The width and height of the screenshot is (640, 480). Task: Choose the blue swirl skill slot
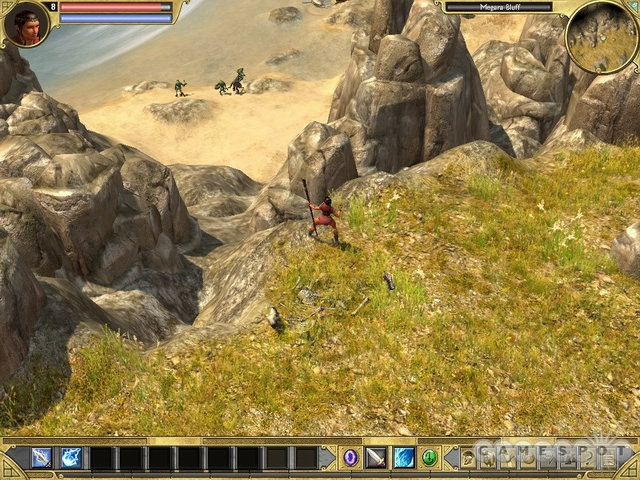click(403, 458)
